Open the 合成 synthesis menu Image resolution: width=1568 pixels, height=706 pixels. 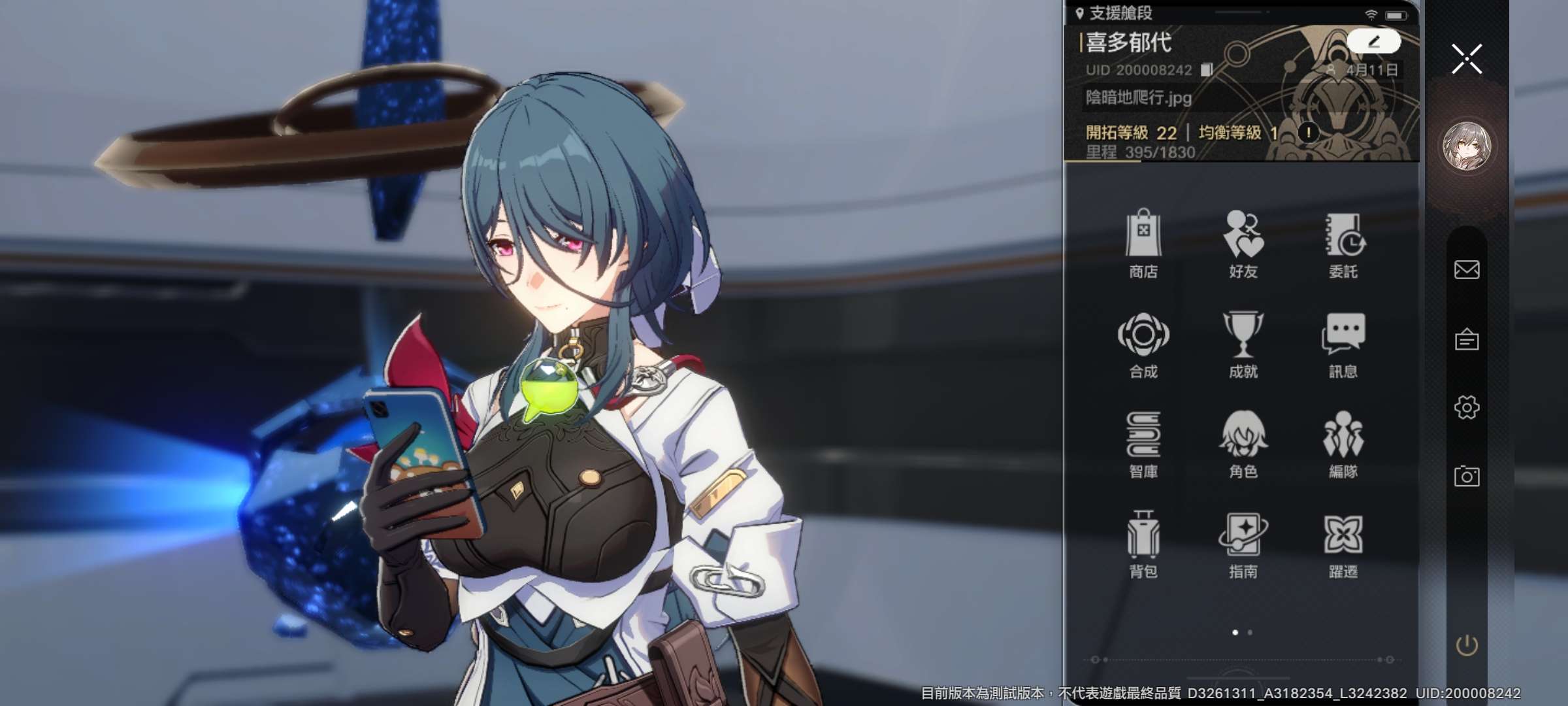1143,343
